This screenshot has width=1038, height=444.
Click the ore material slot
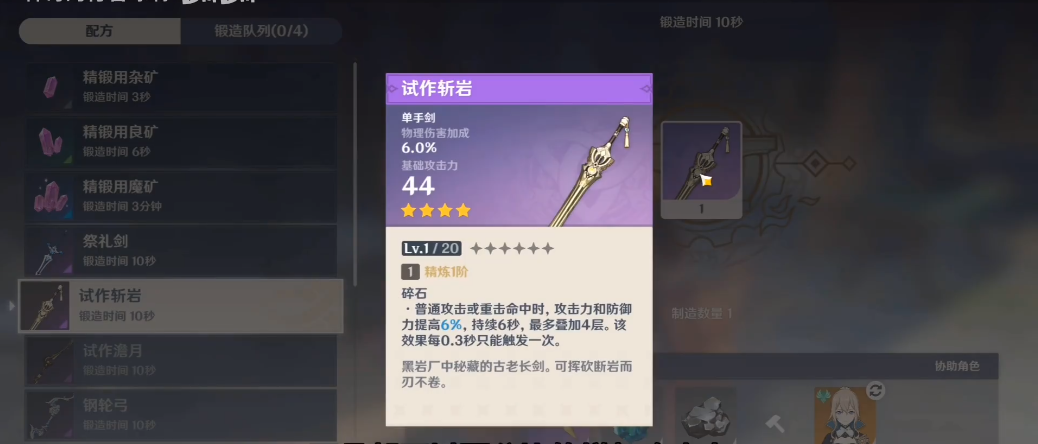click(x=704, y=415)
